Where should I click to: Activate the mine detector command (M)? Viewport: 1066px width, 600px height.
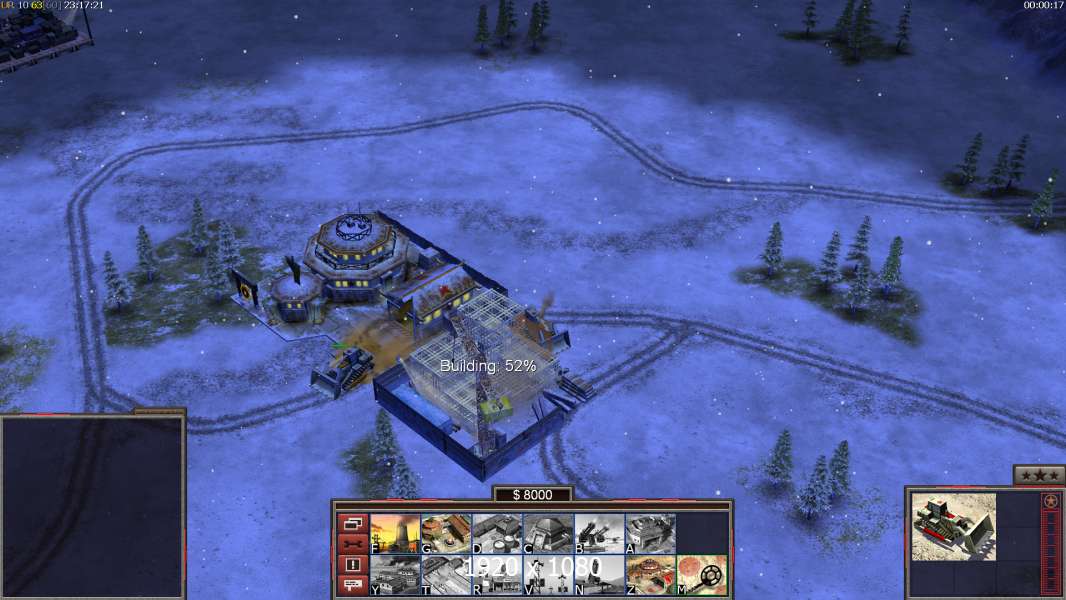tap(701, 575)
